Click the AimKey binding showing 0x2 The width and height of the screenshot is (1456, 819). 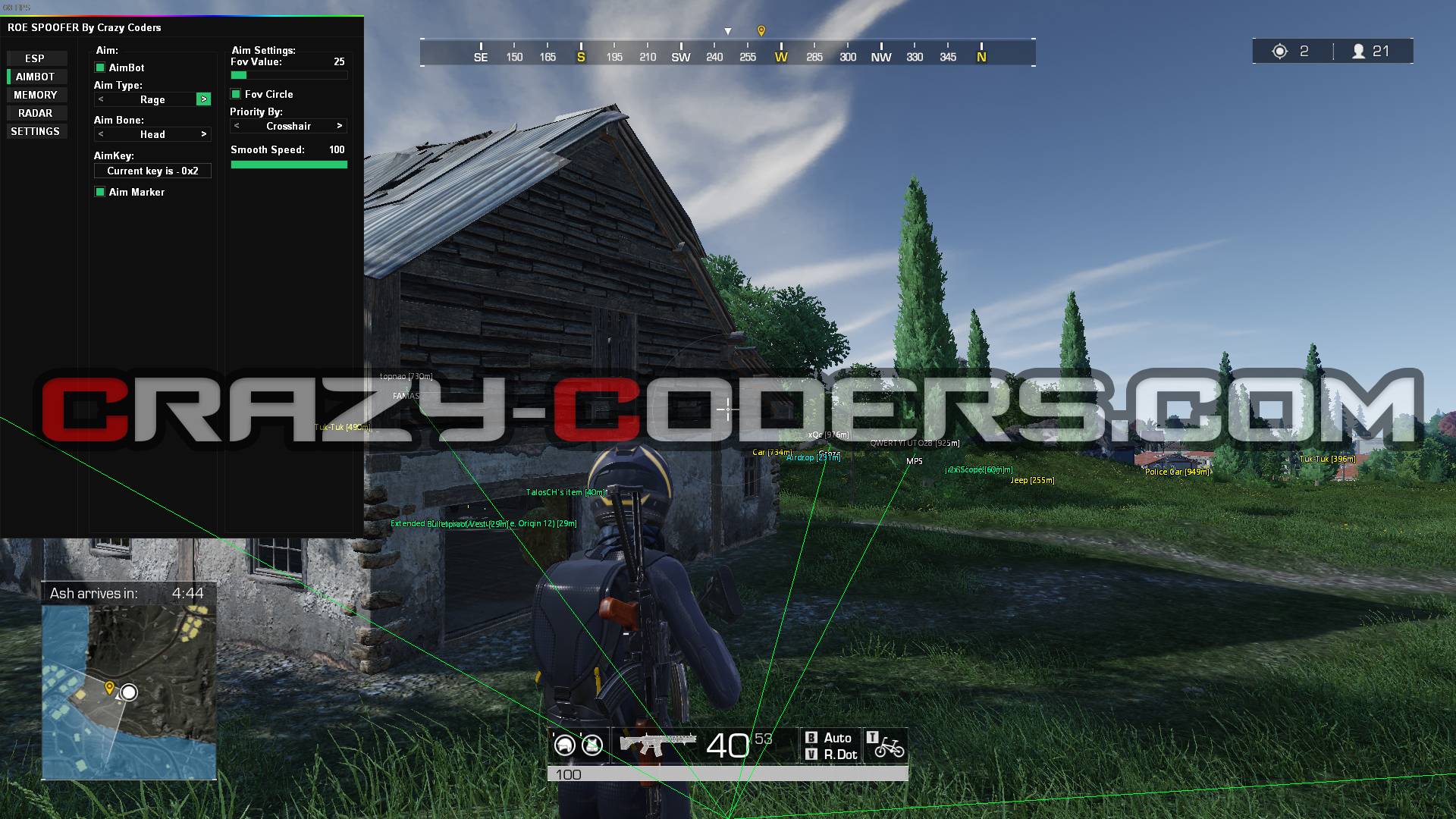[x=152, y=171]
